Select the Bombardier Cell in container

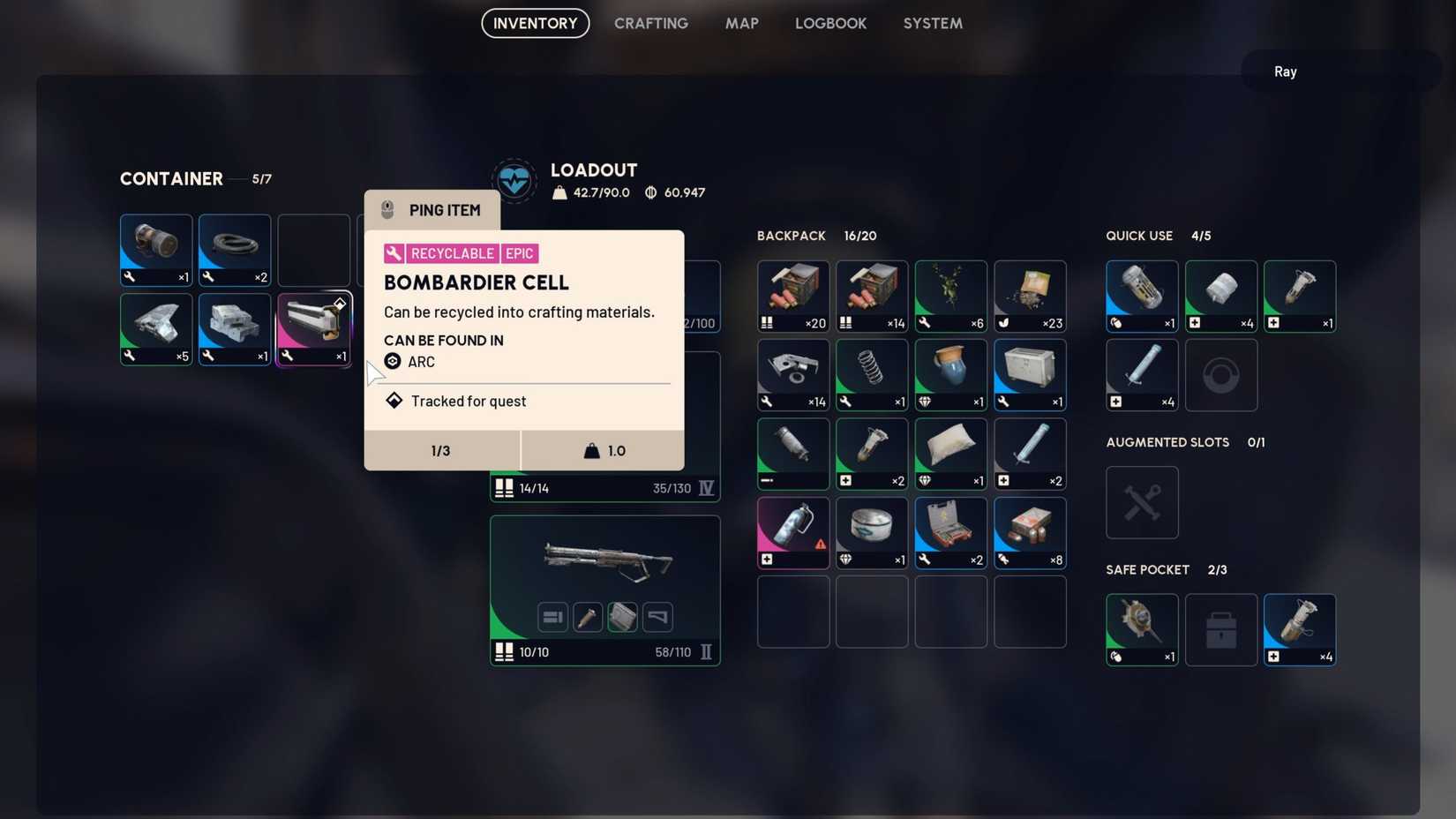click(x=314, y=329)
